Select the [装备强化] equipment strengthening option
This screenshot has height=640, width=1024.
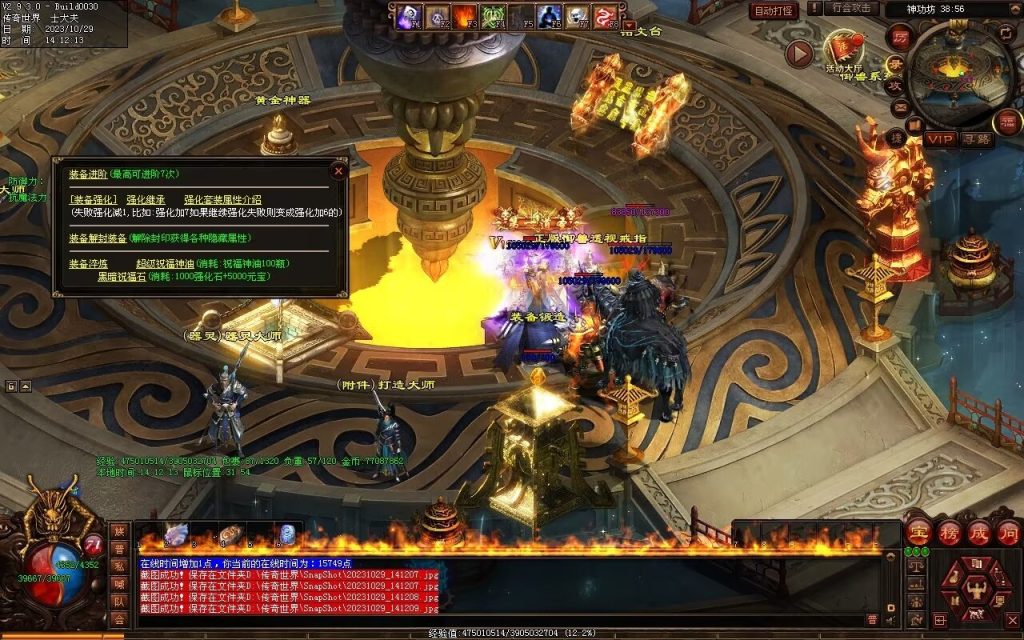[x=93, y=200]
